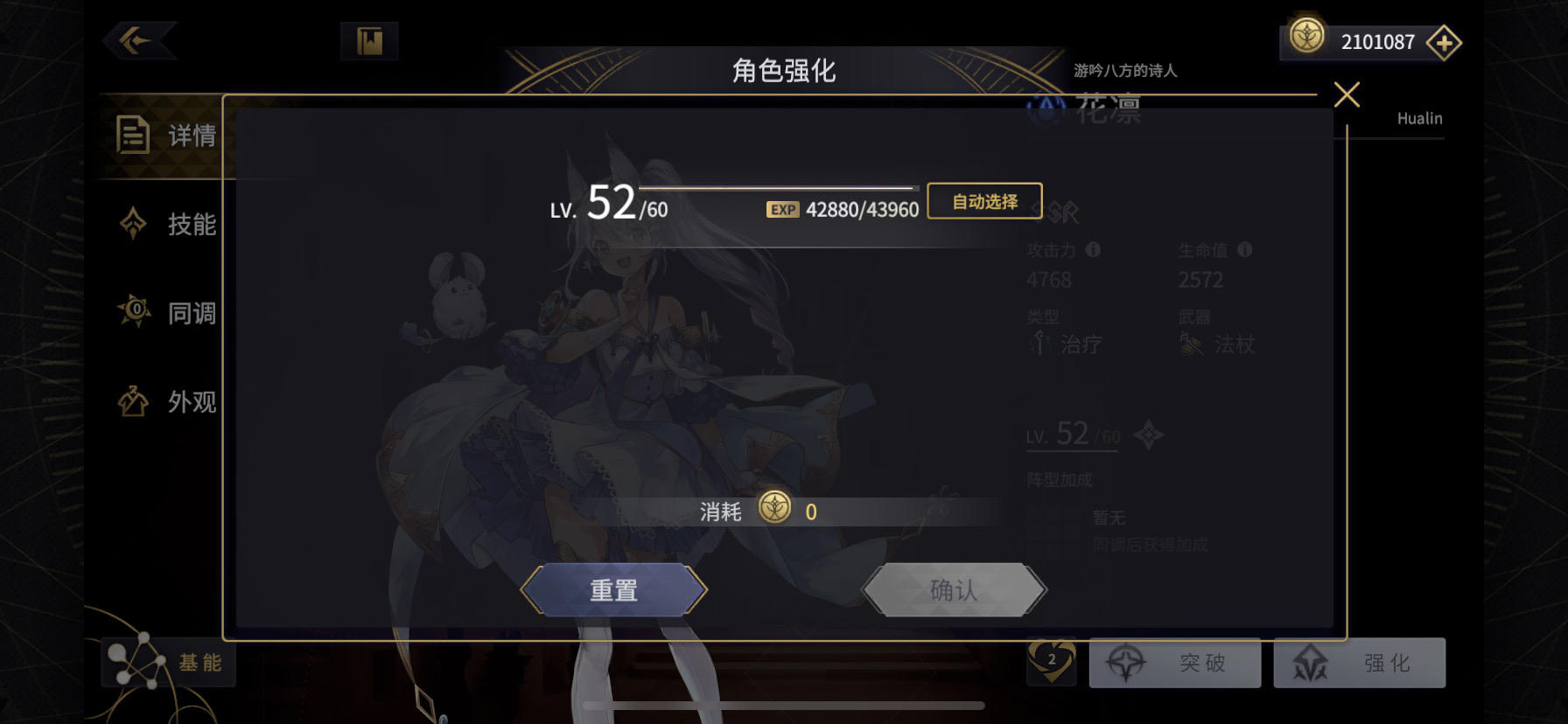Click the EXP progress bar above level 52

[x=777, y=187]
